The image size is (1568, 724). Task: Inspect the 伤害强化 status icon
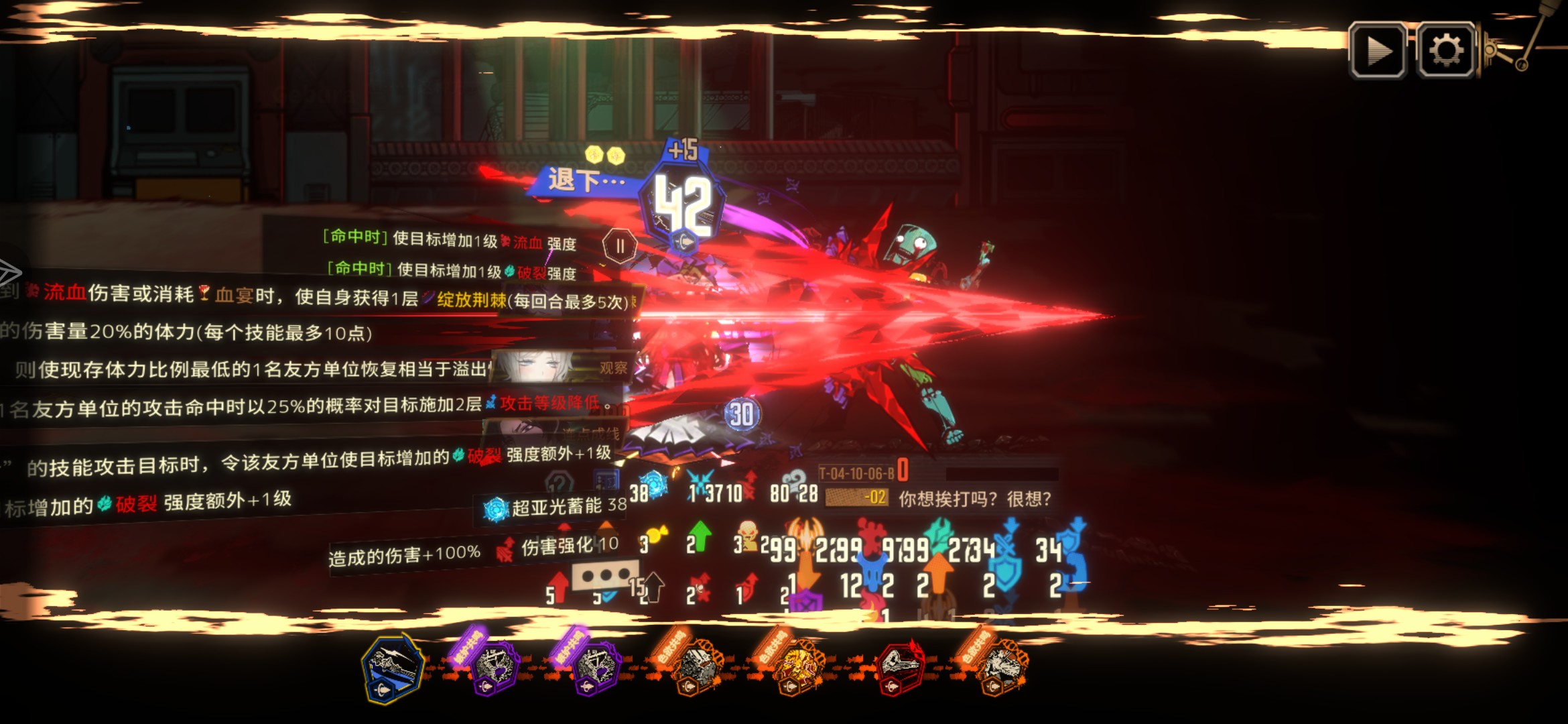click(506, 550)
